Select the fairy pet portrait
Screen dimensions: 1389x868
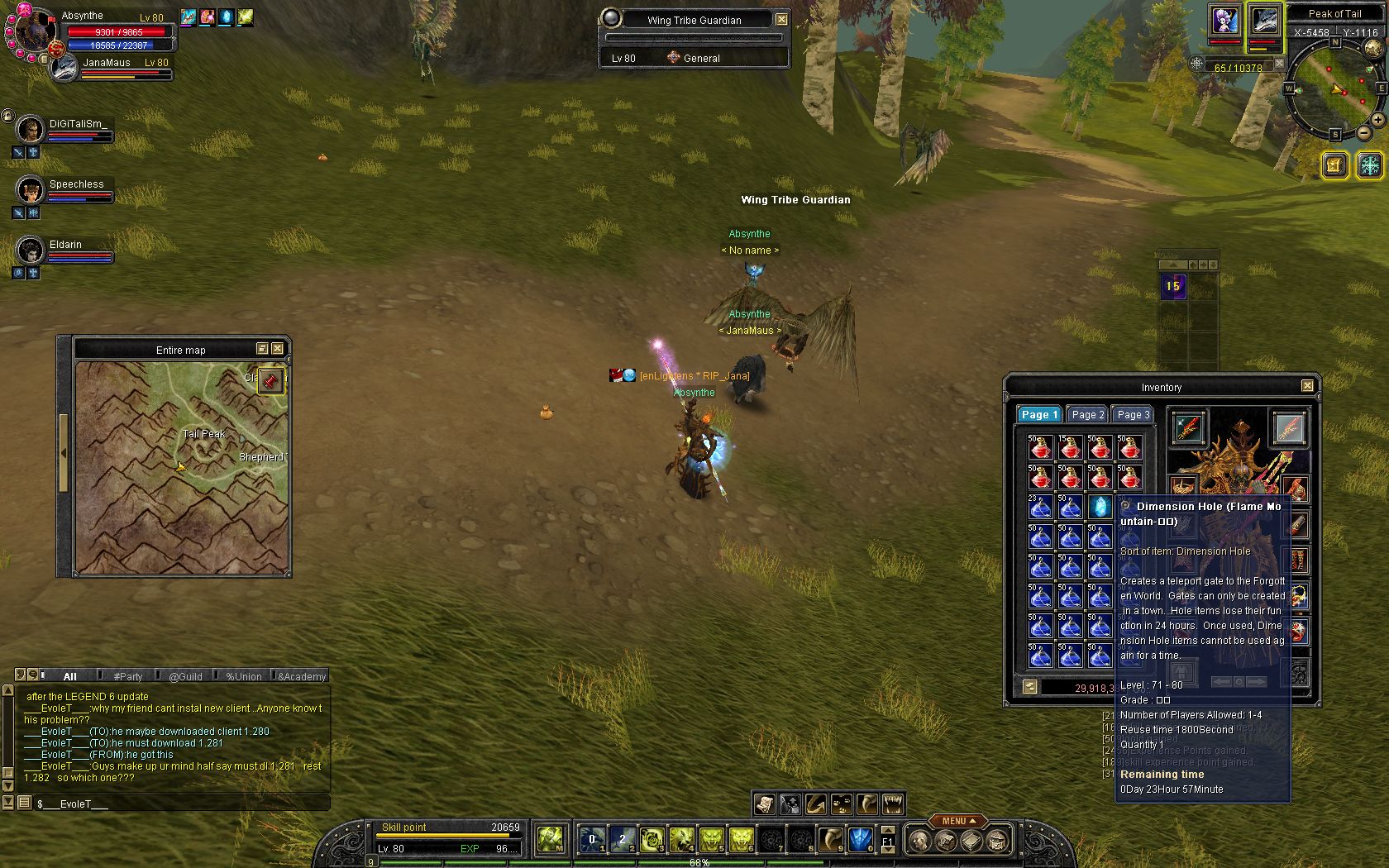[x=1224, y=21]
